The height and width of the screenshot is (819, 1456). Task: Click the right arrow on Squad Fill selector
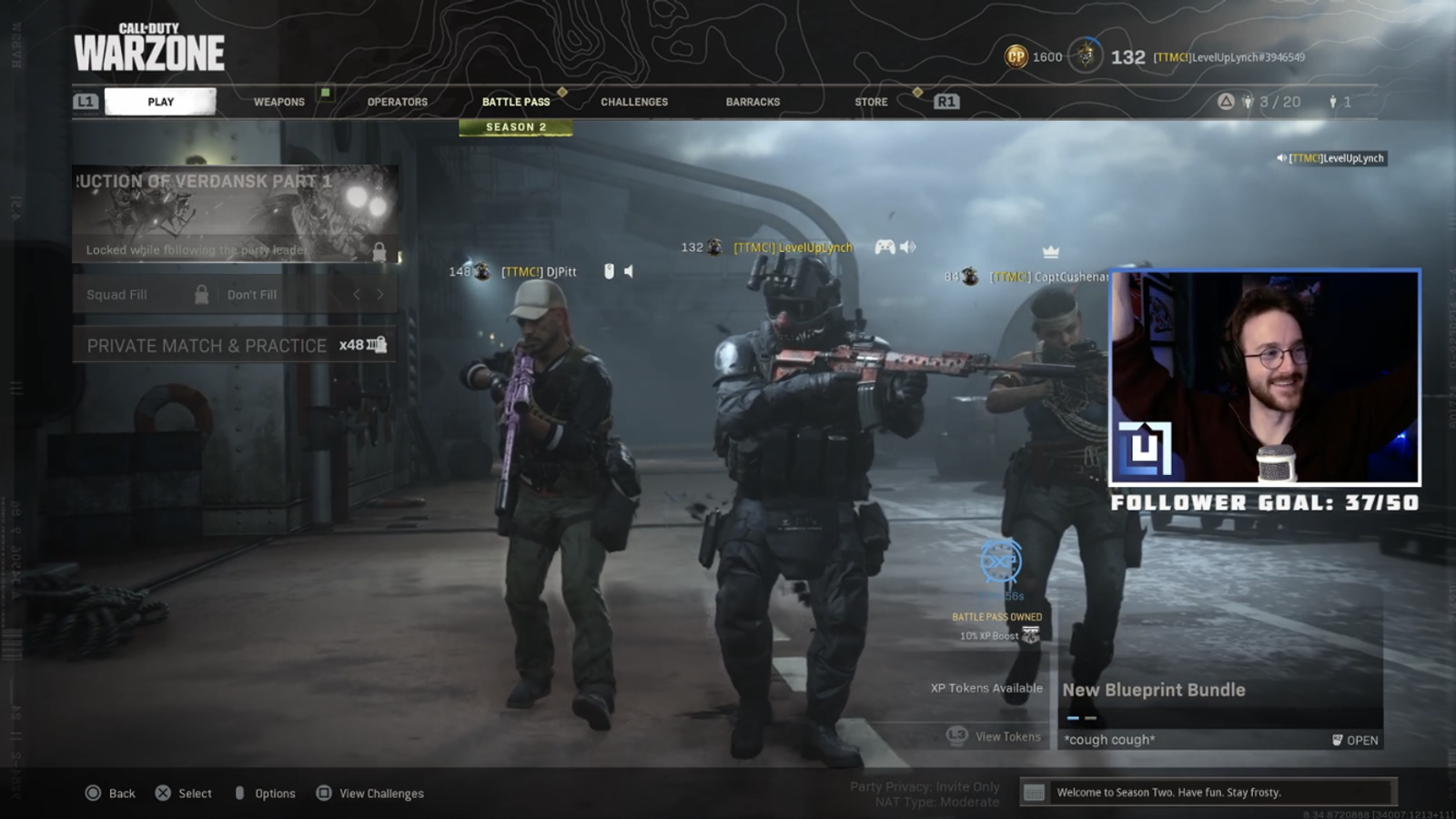(380, 294)
